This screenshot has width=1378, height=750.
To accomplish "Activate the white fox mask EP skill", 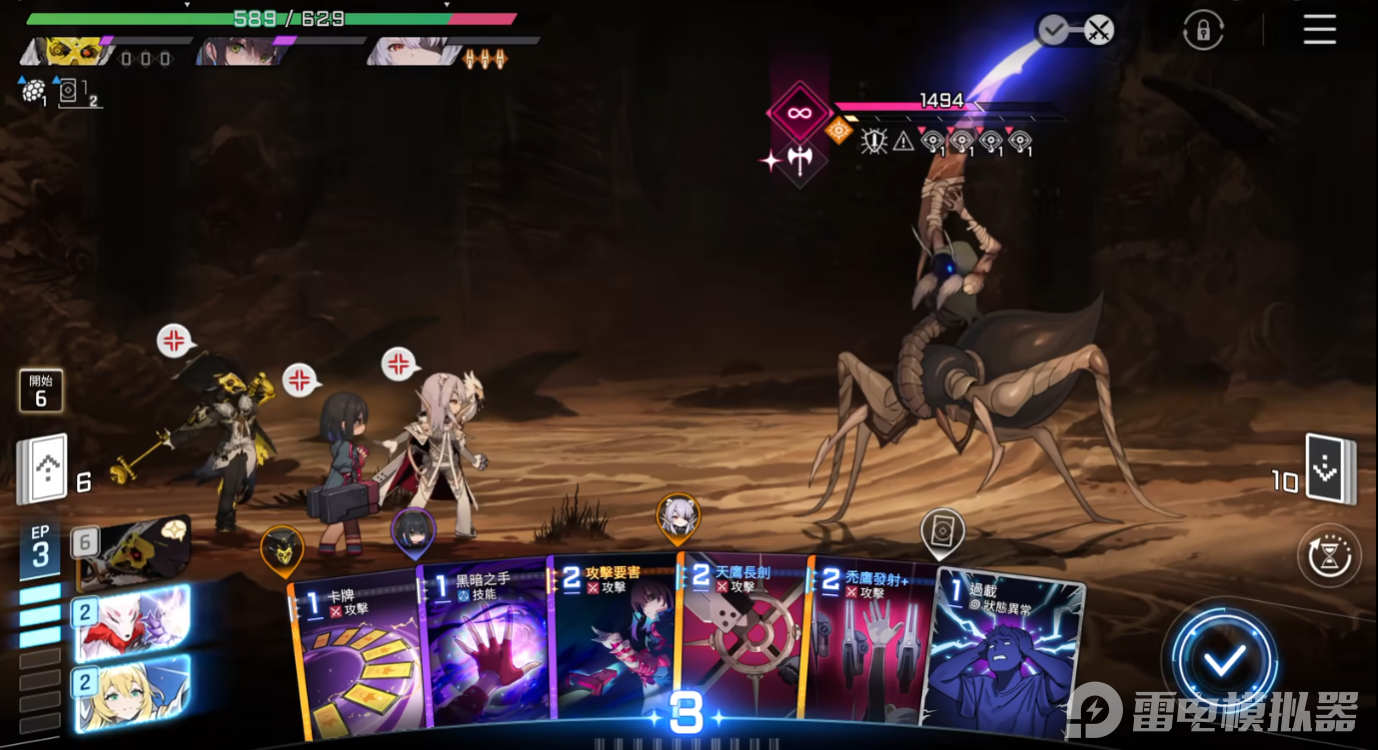I will [130, 623].
